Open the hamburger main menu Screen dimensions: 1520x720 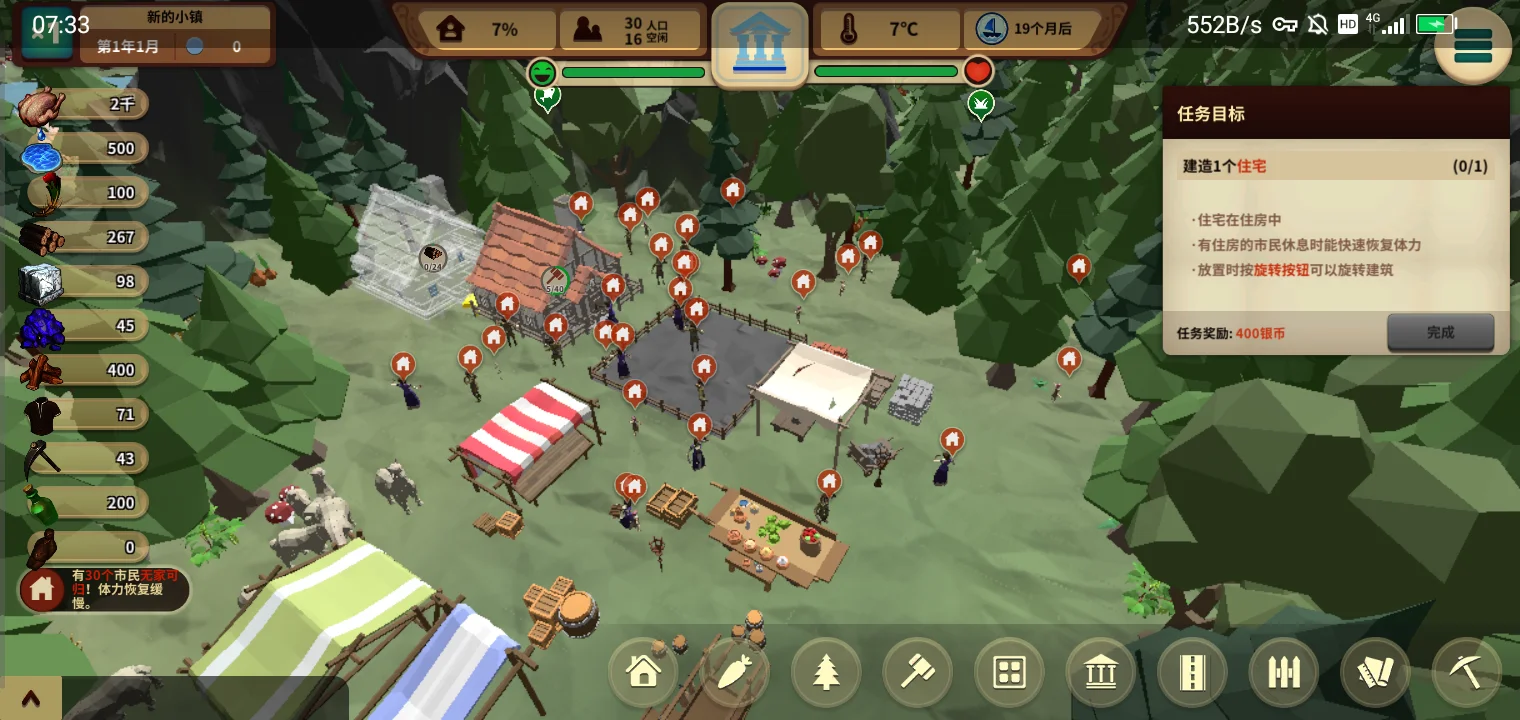pyautogui.click(x=1473, y=45)
